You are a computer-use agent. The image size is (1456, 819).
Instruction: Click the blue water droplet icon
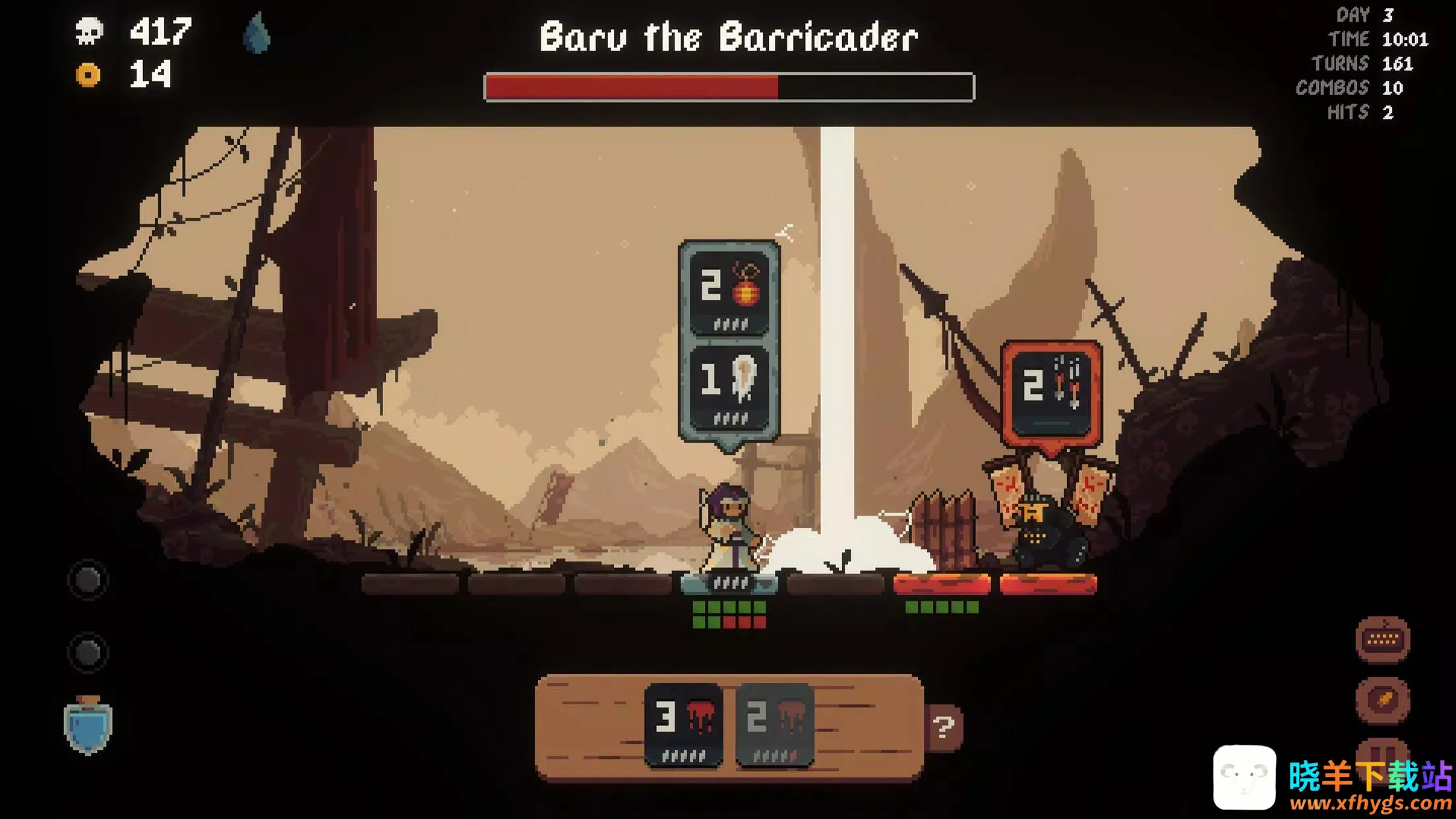pyautogui.click(x=257, y=33)
